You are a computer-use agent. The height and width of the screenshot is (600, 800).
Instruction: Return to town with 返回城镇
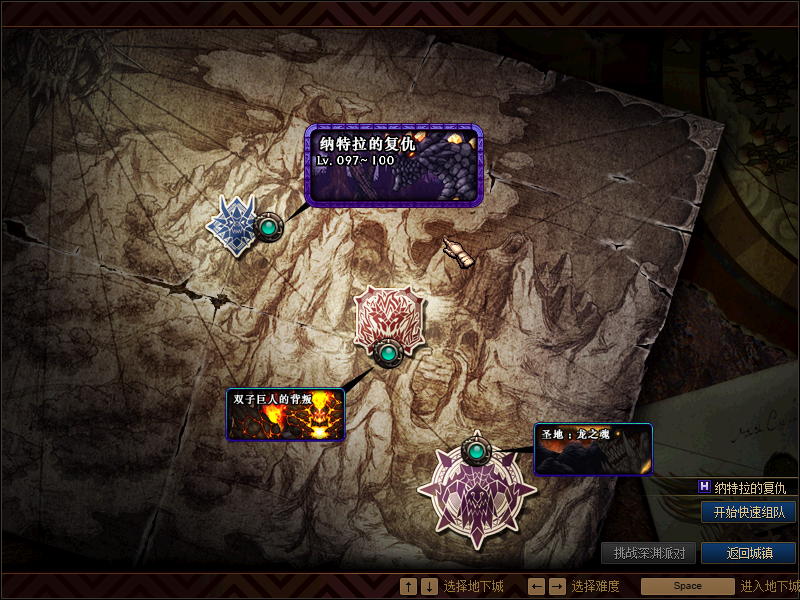click(x=748, y=553)
